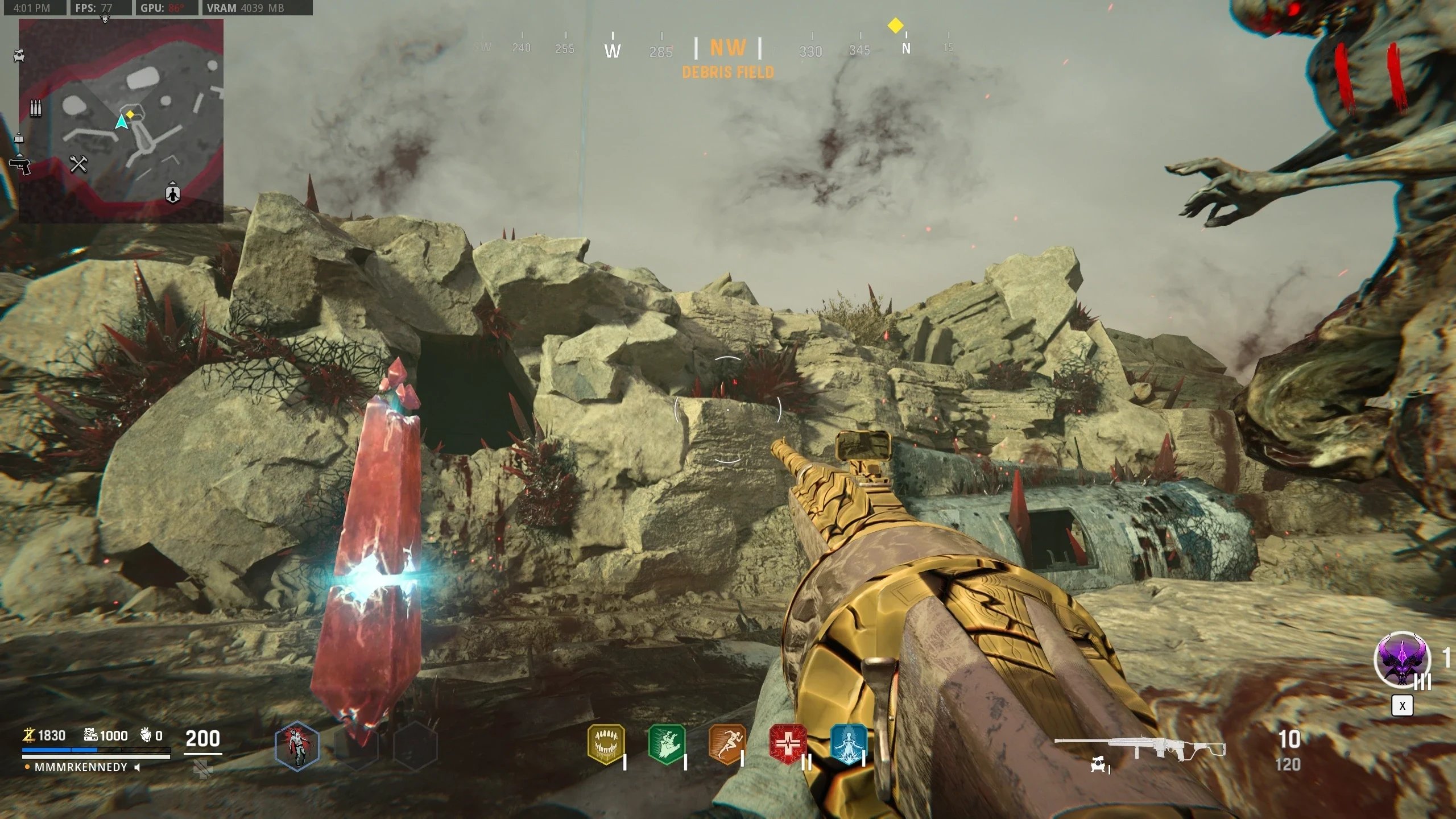The height and width of the screenshot is (819, 1456).
Task: Click the yellow fanged-mouth perk icon
Action: pos(606,744)
